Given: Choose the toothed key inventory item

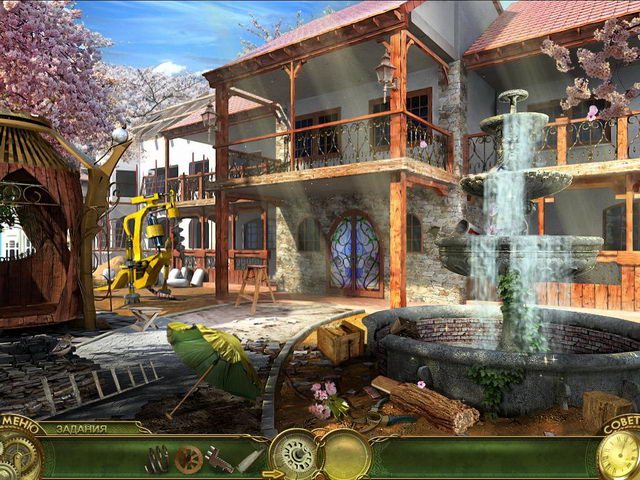Looking at the screenshot, I should point(220,460).
